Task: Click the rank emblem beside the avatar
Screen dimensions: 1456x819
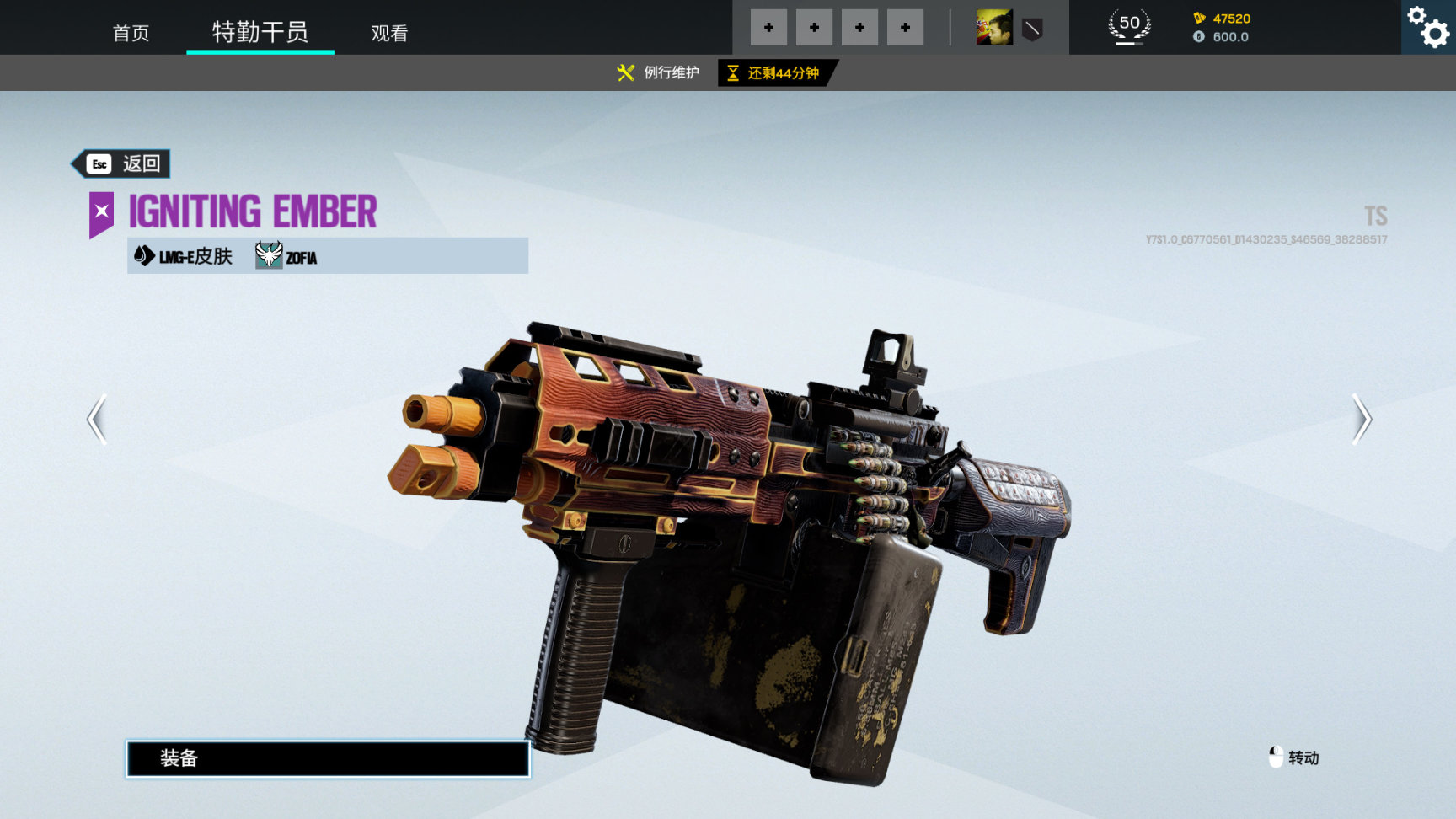Action: [x=1032, y=29]
